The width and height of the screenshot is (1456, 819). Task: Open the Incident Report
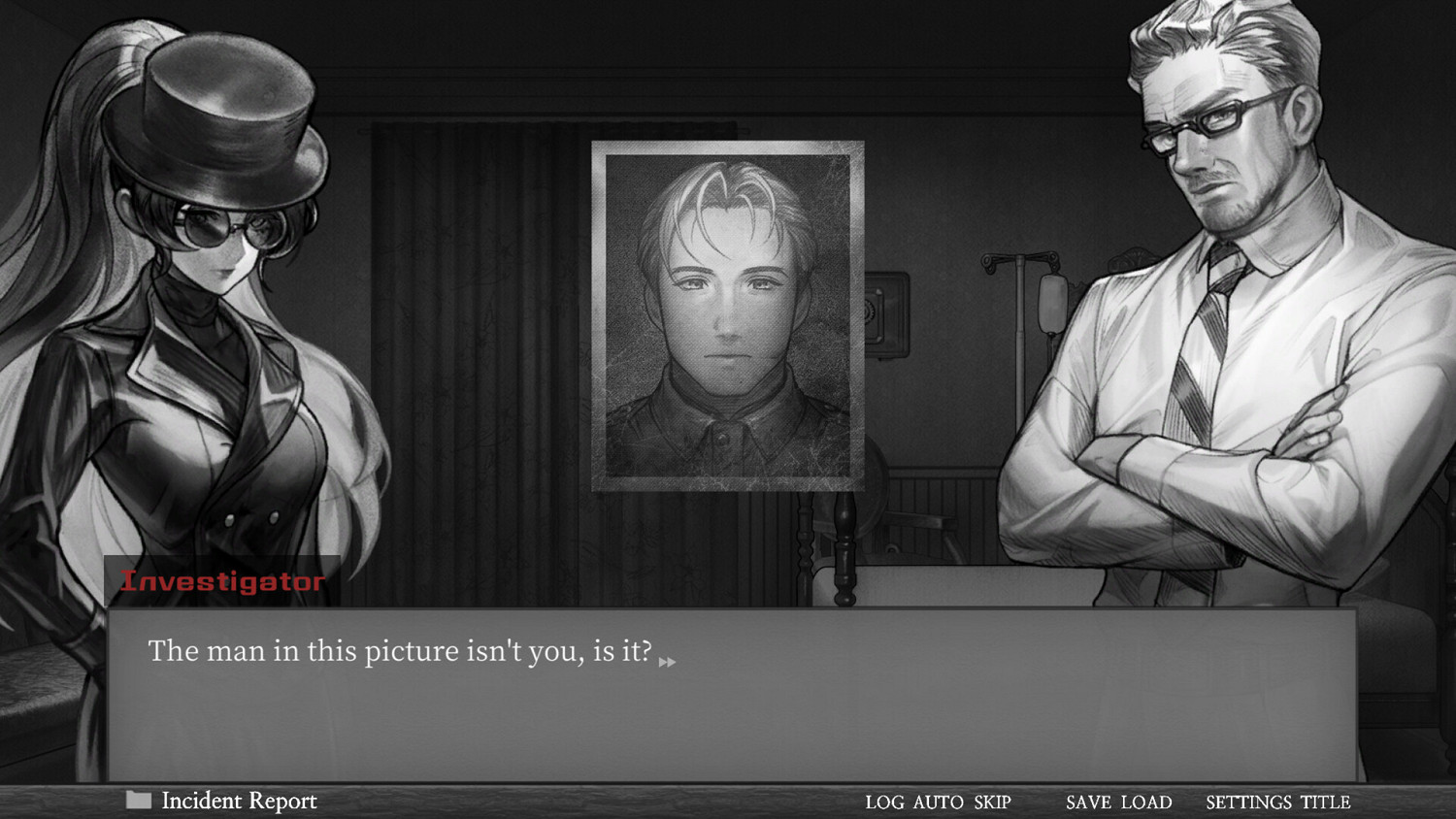[238, 800]
